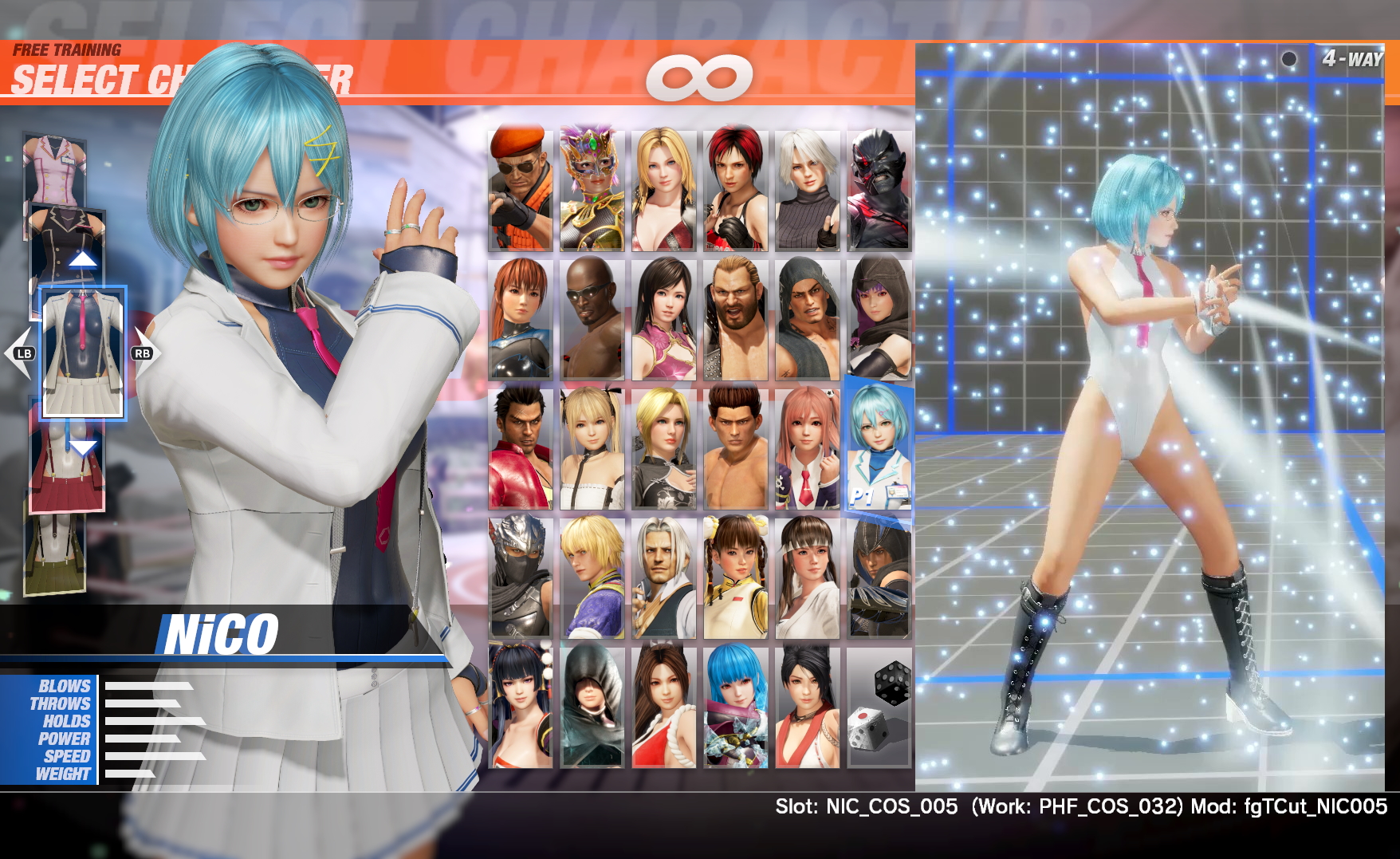Choose bearded wrestler Bass
1400x859 pixels.
pyautogui.click(x=735, y=319)
